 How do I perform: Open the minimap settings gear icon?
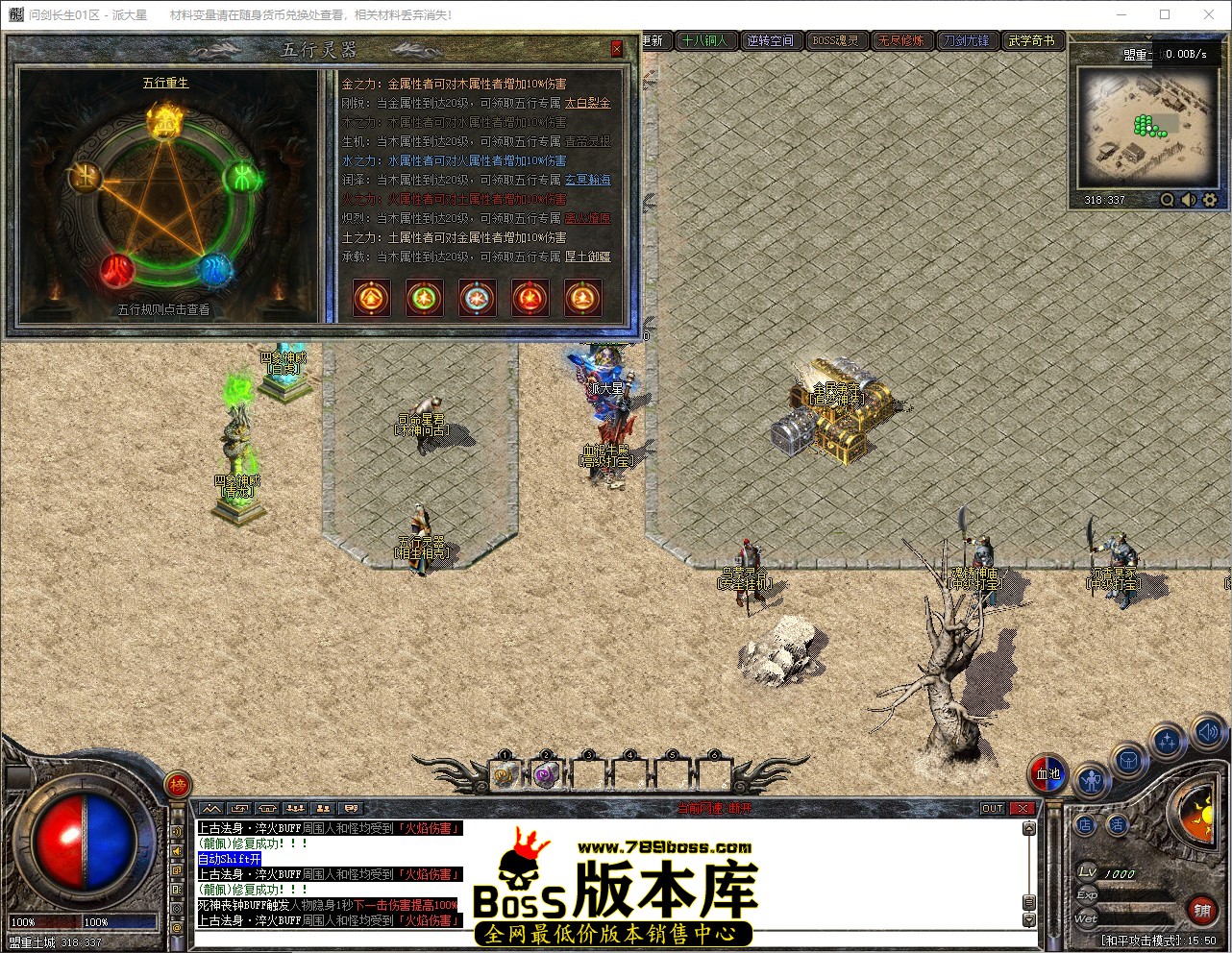(x=1209, y=200)
